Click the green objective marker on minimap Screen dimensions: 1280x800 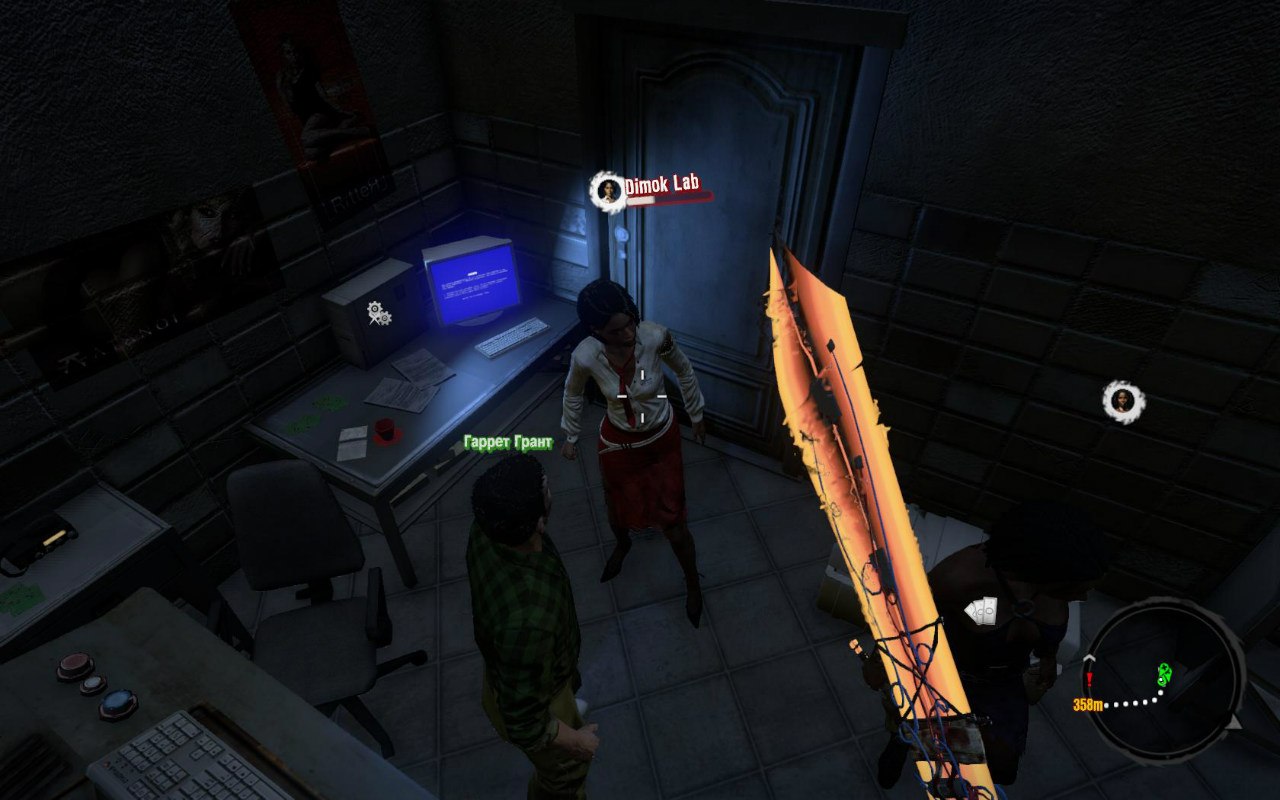[1165, 674]
